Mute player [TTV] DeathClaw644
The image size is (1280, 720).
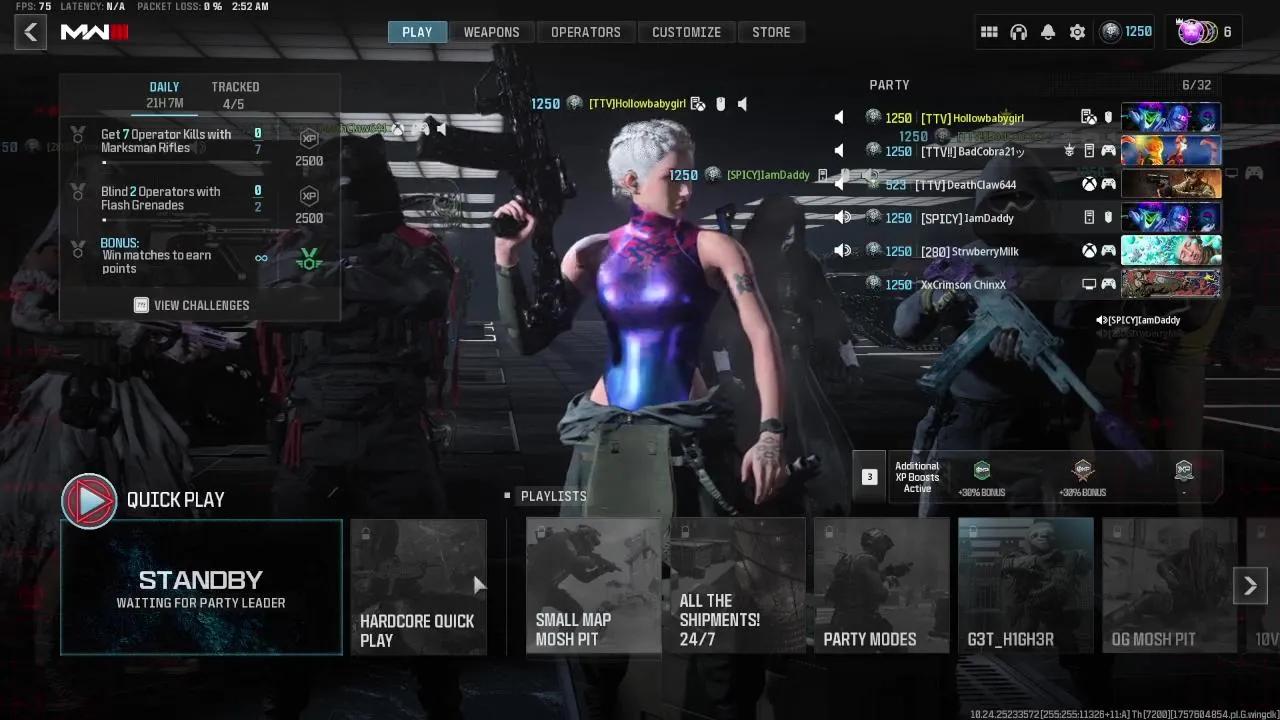[839, 184]
